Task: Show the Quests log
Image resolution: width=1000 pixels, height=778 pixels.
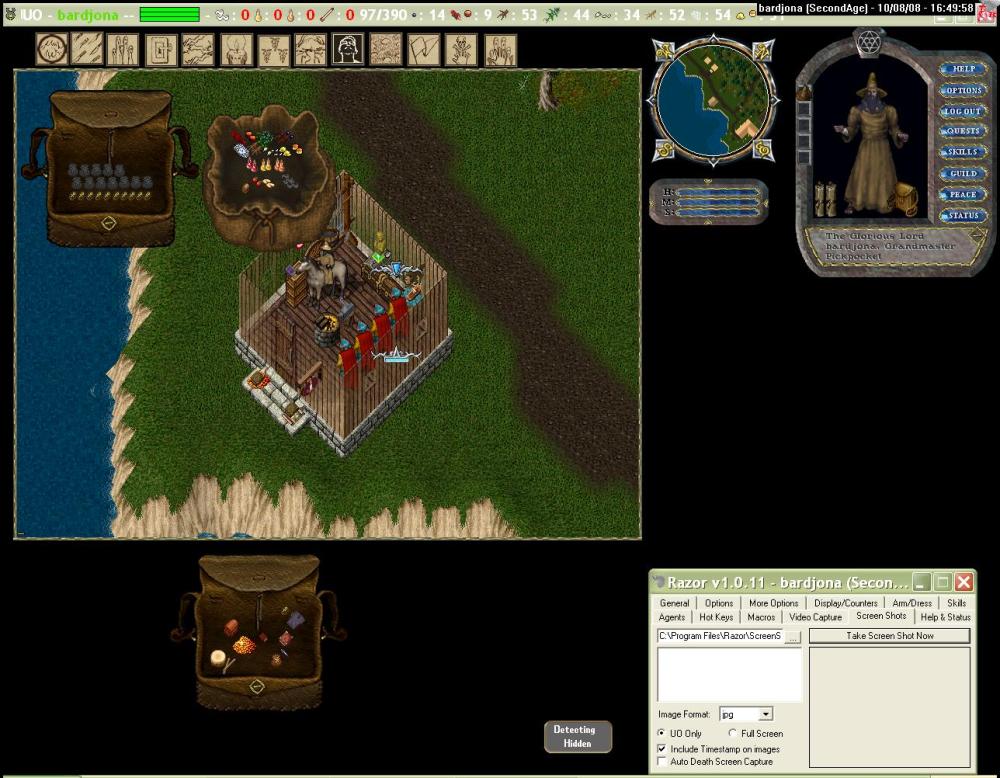Action: tap(963, 131)
